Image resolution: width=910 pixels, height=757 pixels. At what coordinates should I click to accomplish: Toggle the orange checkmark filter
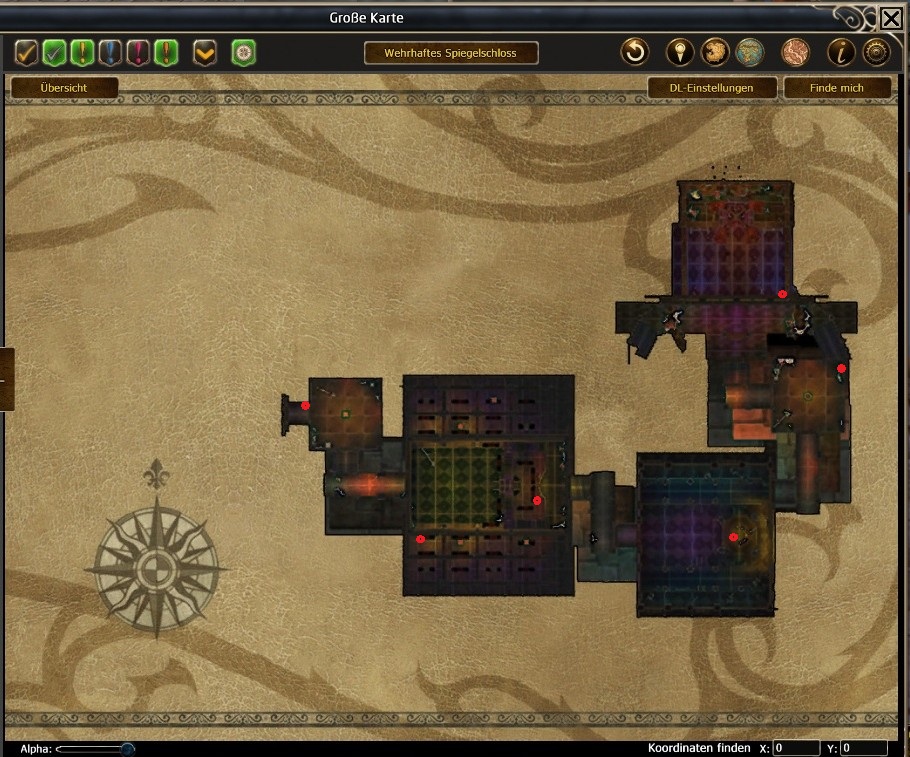(x=27, y=53)
